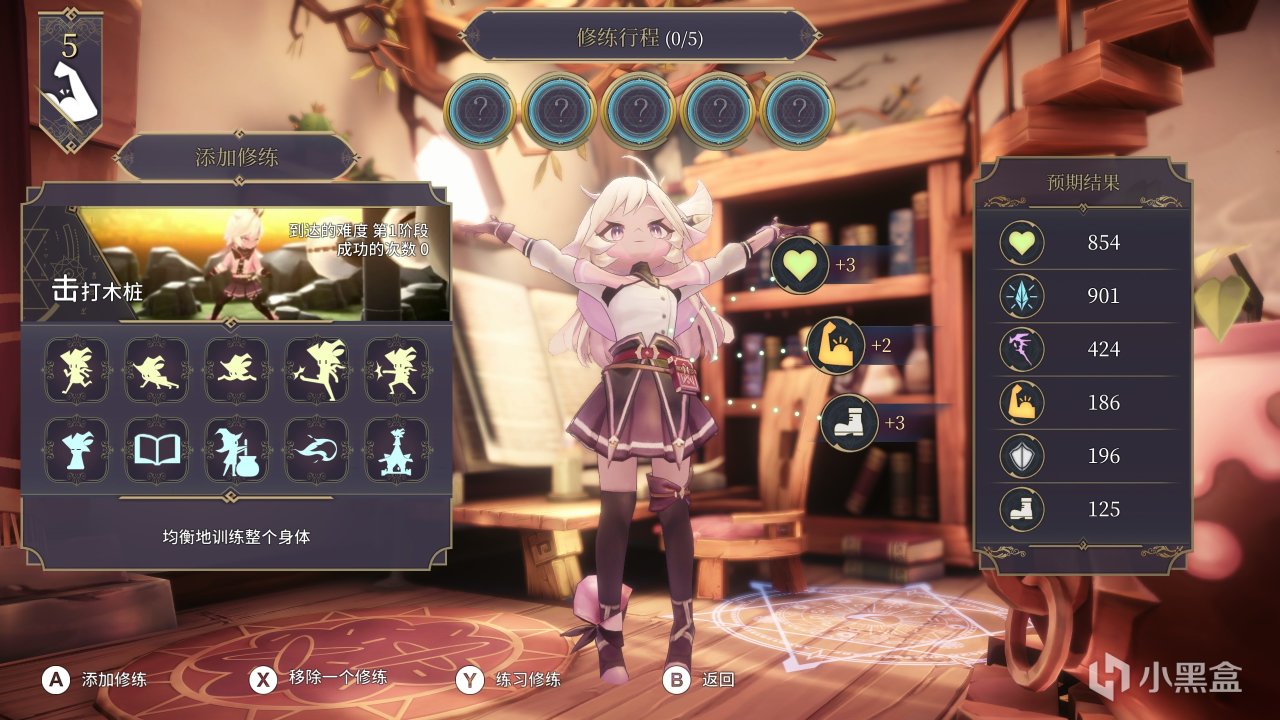Click the 击打木桩 training preview banner
Image resolution: width=1280 pixels, height=720 pixels.
click(x=236, y=262)
